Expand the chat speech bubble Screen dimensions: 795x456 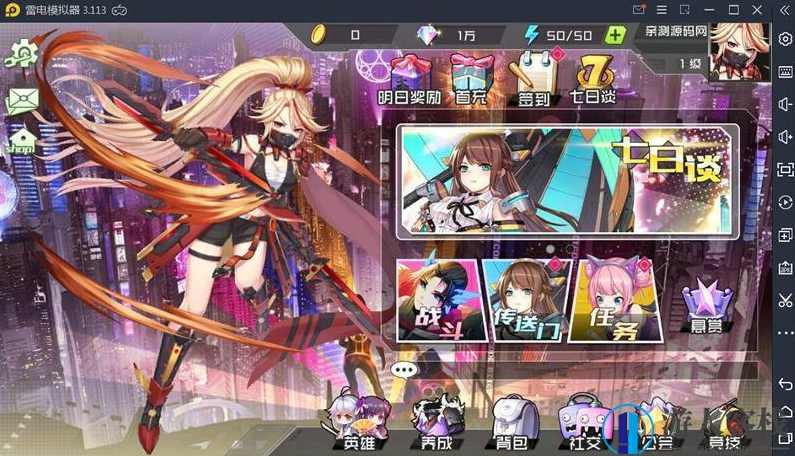coord(403,369)
